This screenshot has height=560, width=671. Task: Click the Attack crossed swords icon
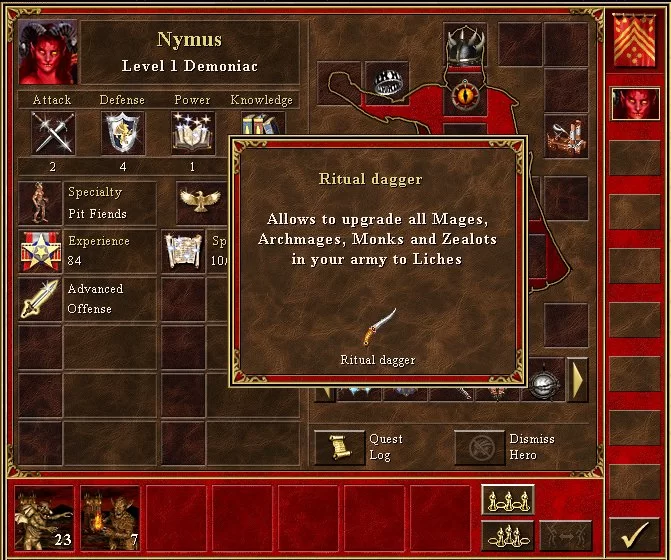(52, 133)
